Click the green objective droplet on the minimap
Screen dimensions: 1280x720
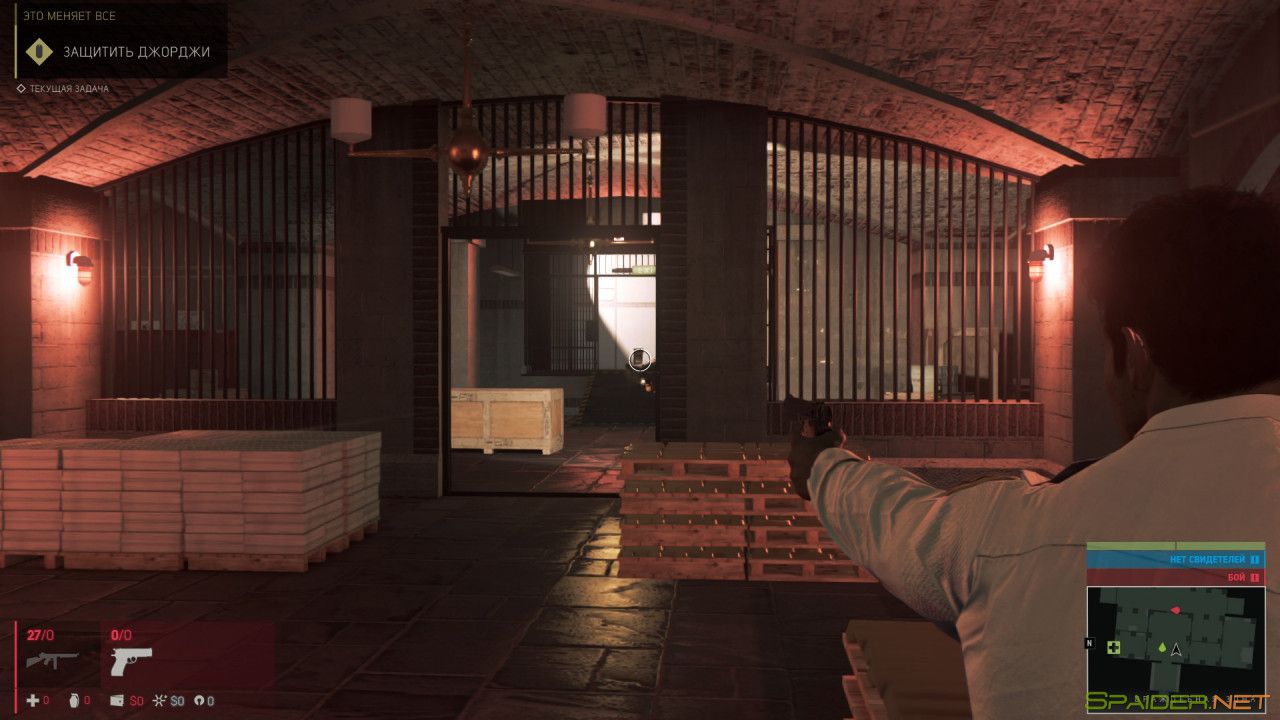point(1162,648)
